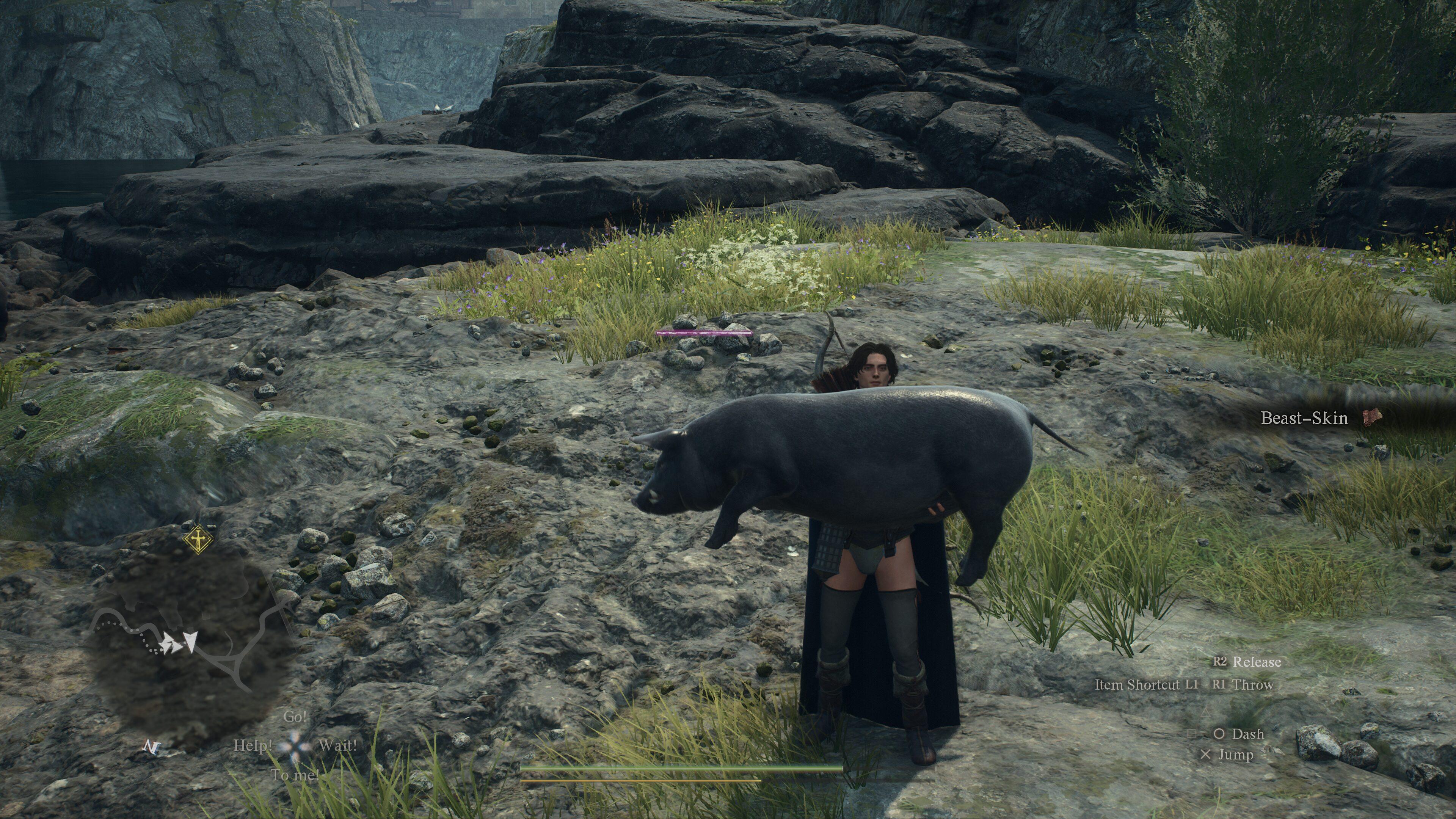
Task: Choose the Help! pawn command
Action: tap(253, 745)
